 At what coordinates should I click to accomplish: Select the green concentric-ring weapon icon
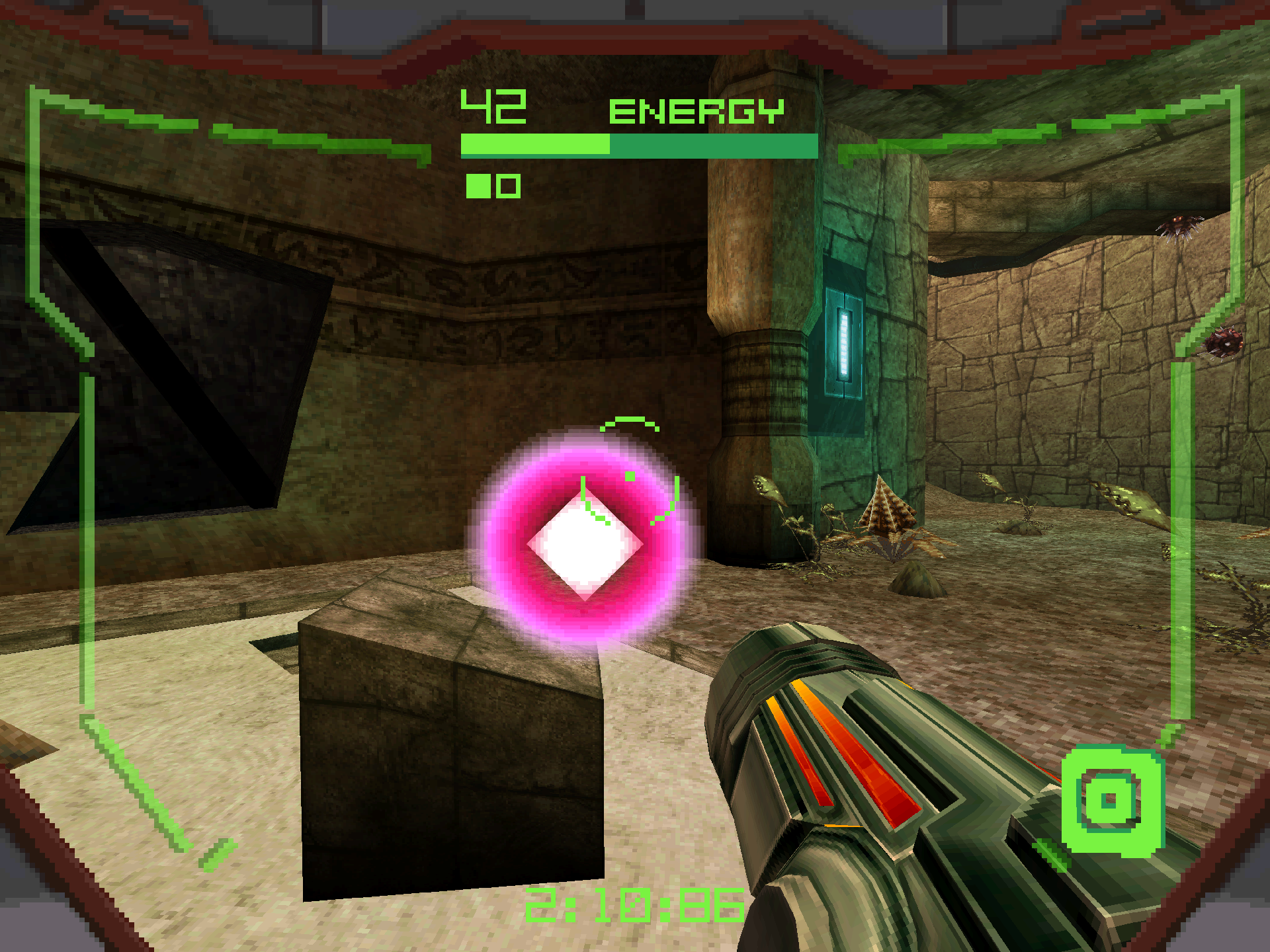click(x=1111, y=801)
